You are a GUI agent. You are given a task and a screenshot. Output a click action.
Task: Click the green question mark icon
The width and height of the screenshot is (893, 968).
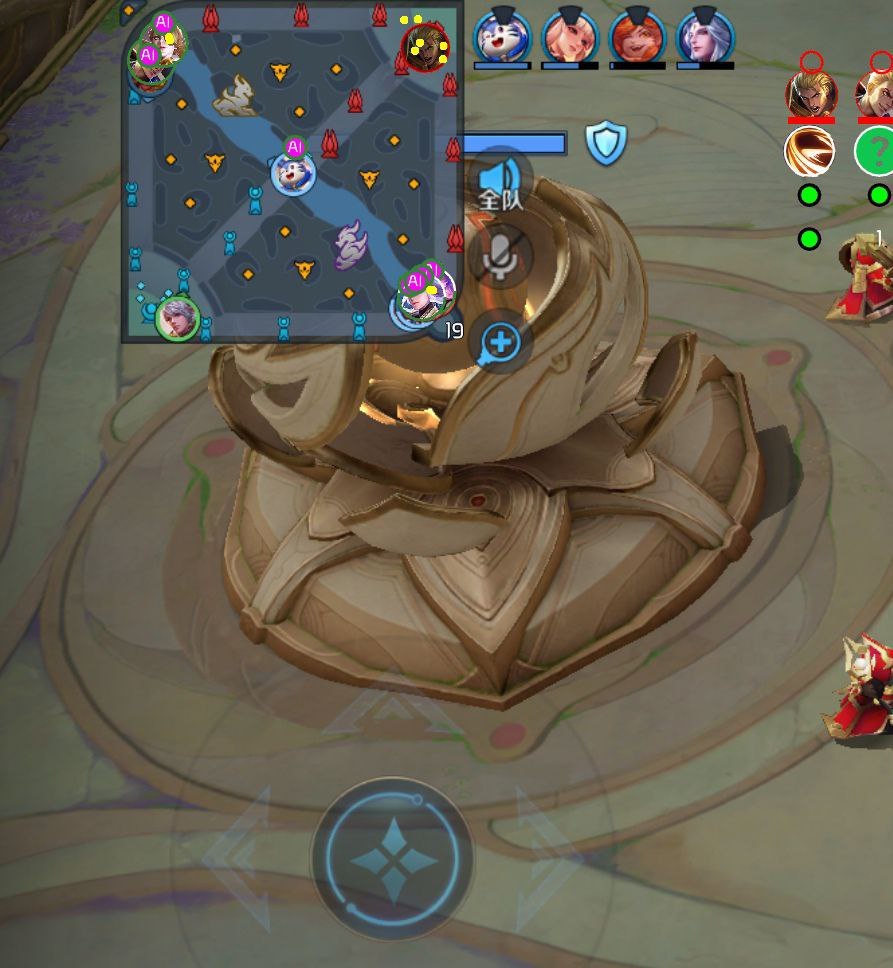[876, 152]
